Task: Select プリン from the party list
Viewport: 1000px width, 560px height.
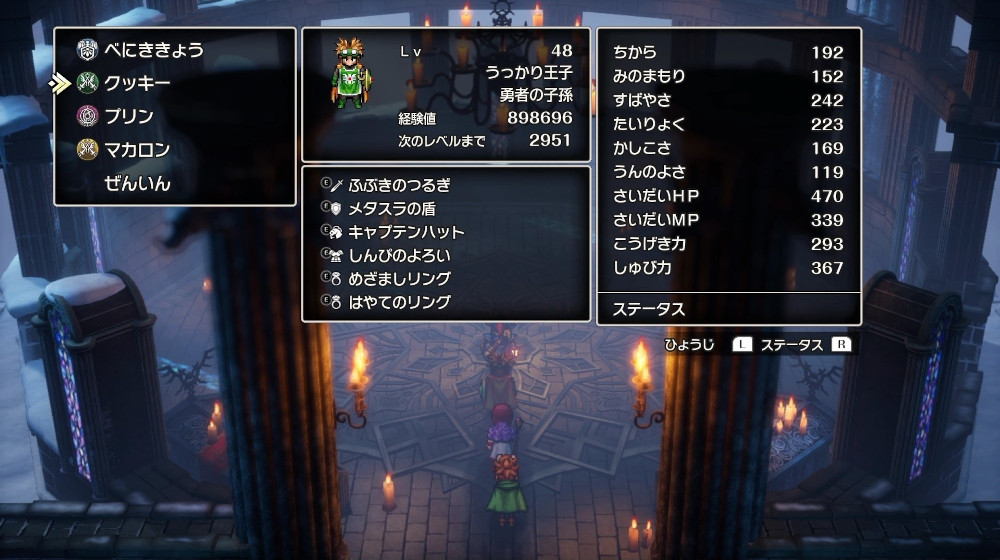Action: click(x=129, y=116)
